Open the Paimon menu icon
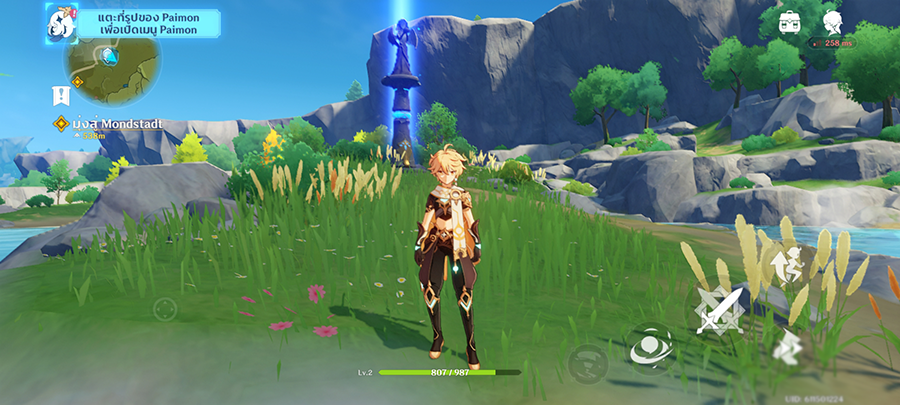Screen dimensions: 900x405 point(62,22)
